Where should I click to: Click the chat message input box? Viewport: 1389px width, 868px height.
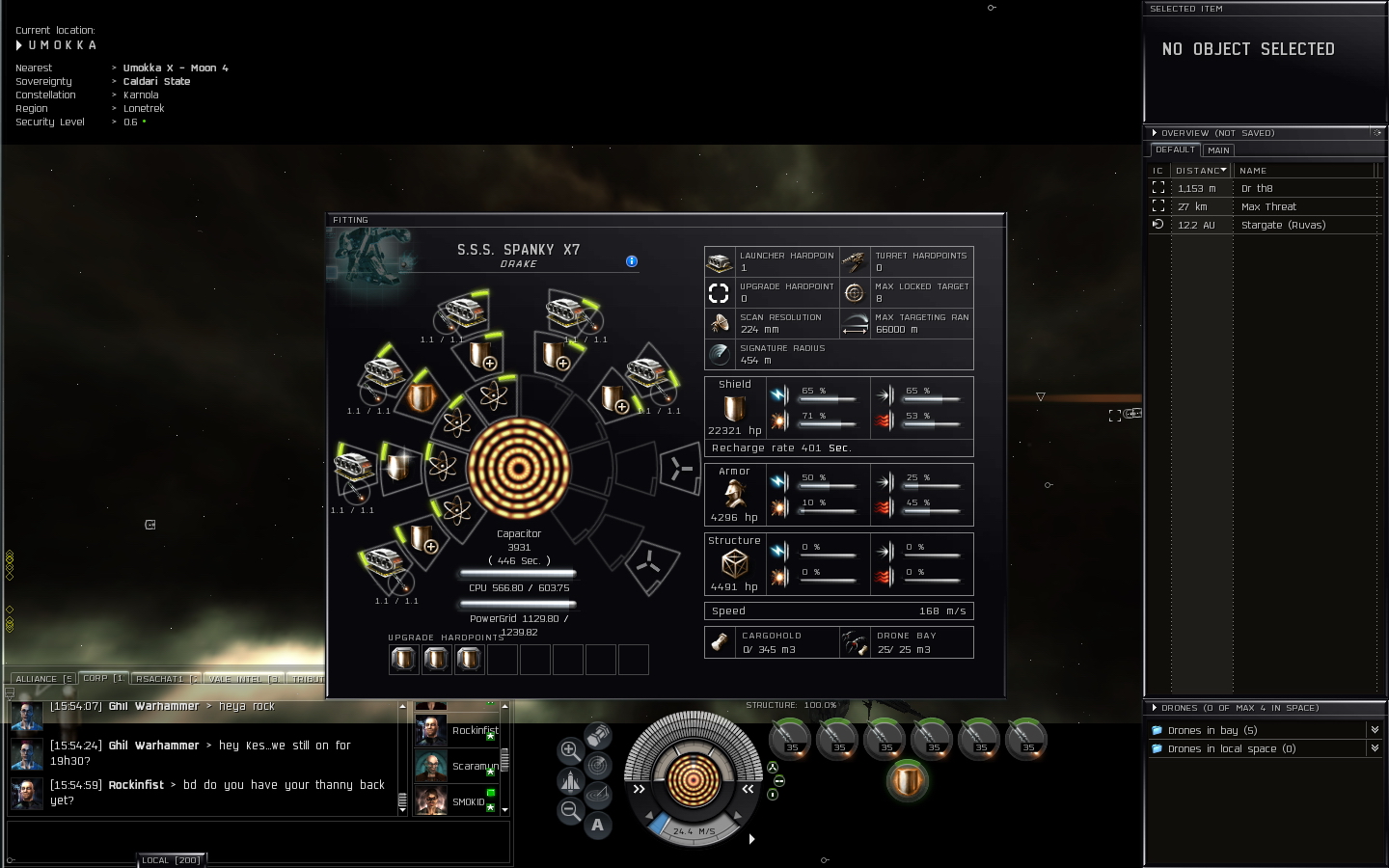pyautogui.click(x=259, y=842)
